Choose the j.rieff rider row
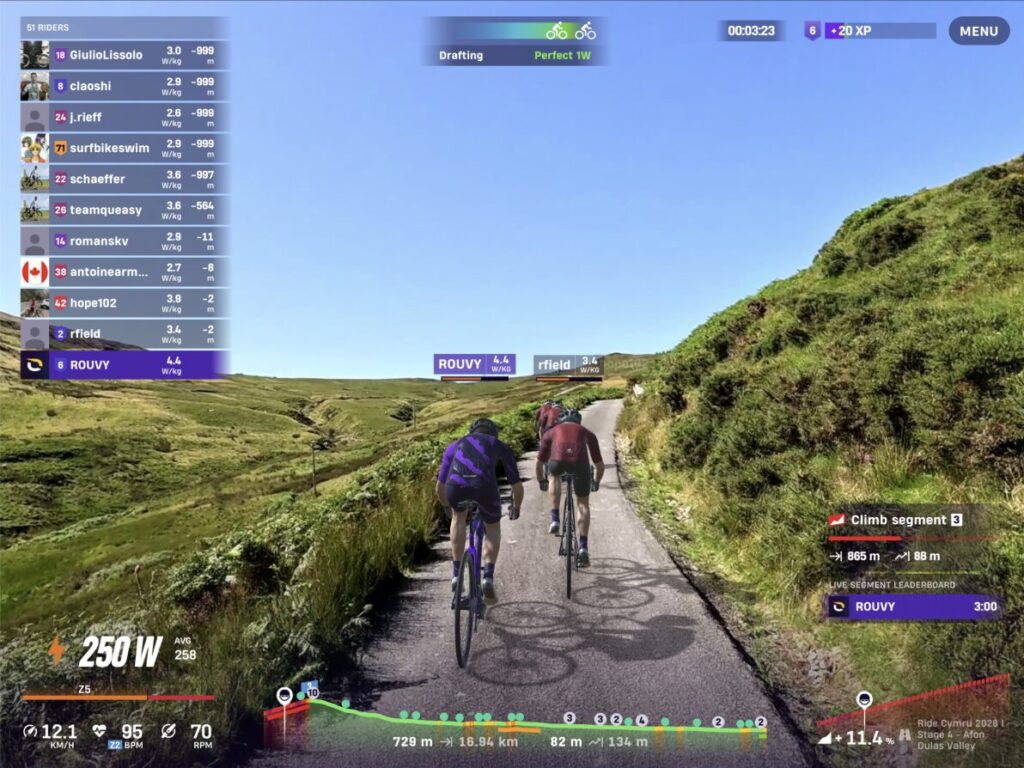The width and height of the screenshot is (1024, 768). pos(124,117)
